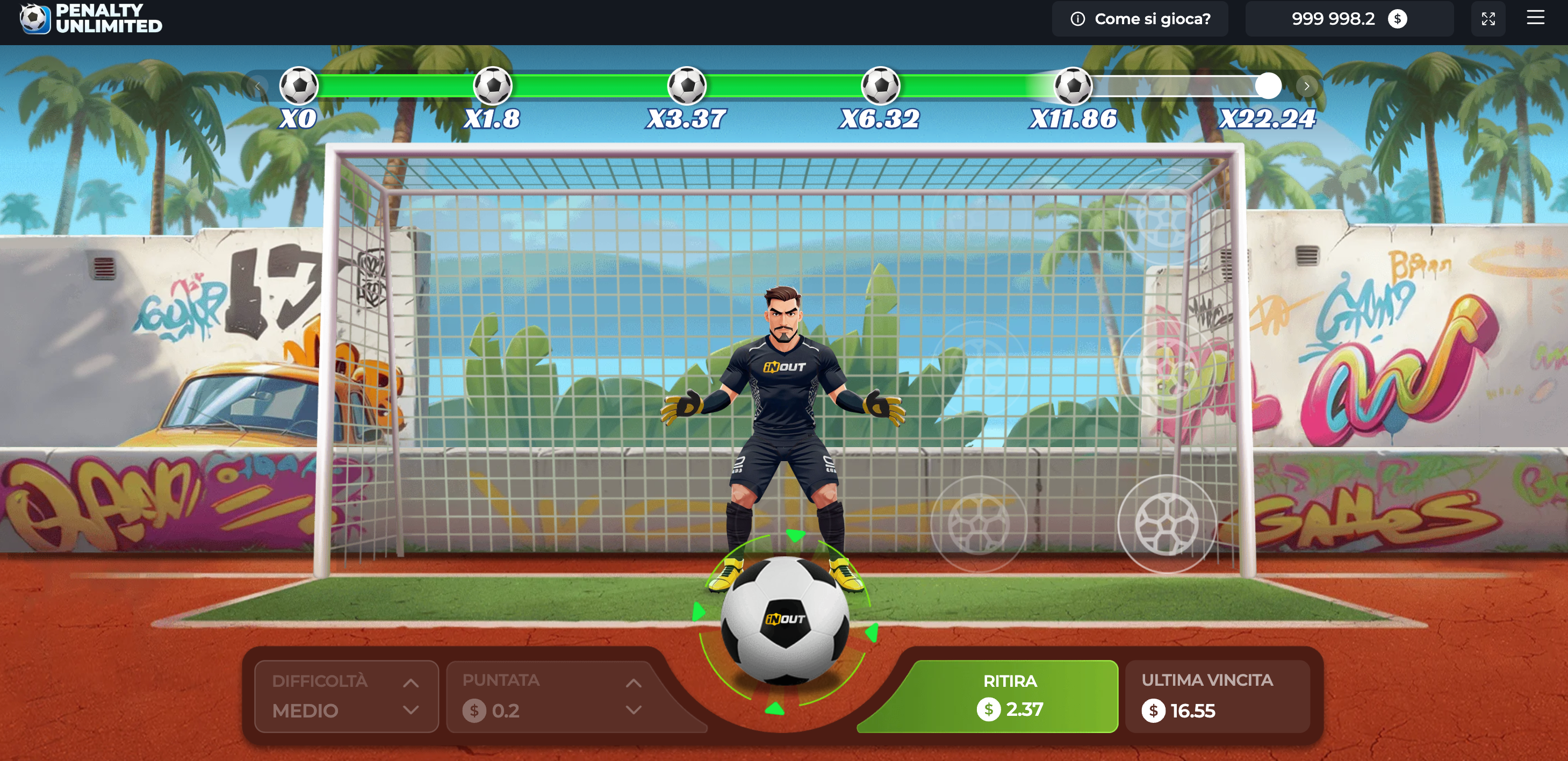This screenshot has width=1568, height=761.
Task: Expand the multiplier track with the right arrow
Action: tap(1307, 86)
